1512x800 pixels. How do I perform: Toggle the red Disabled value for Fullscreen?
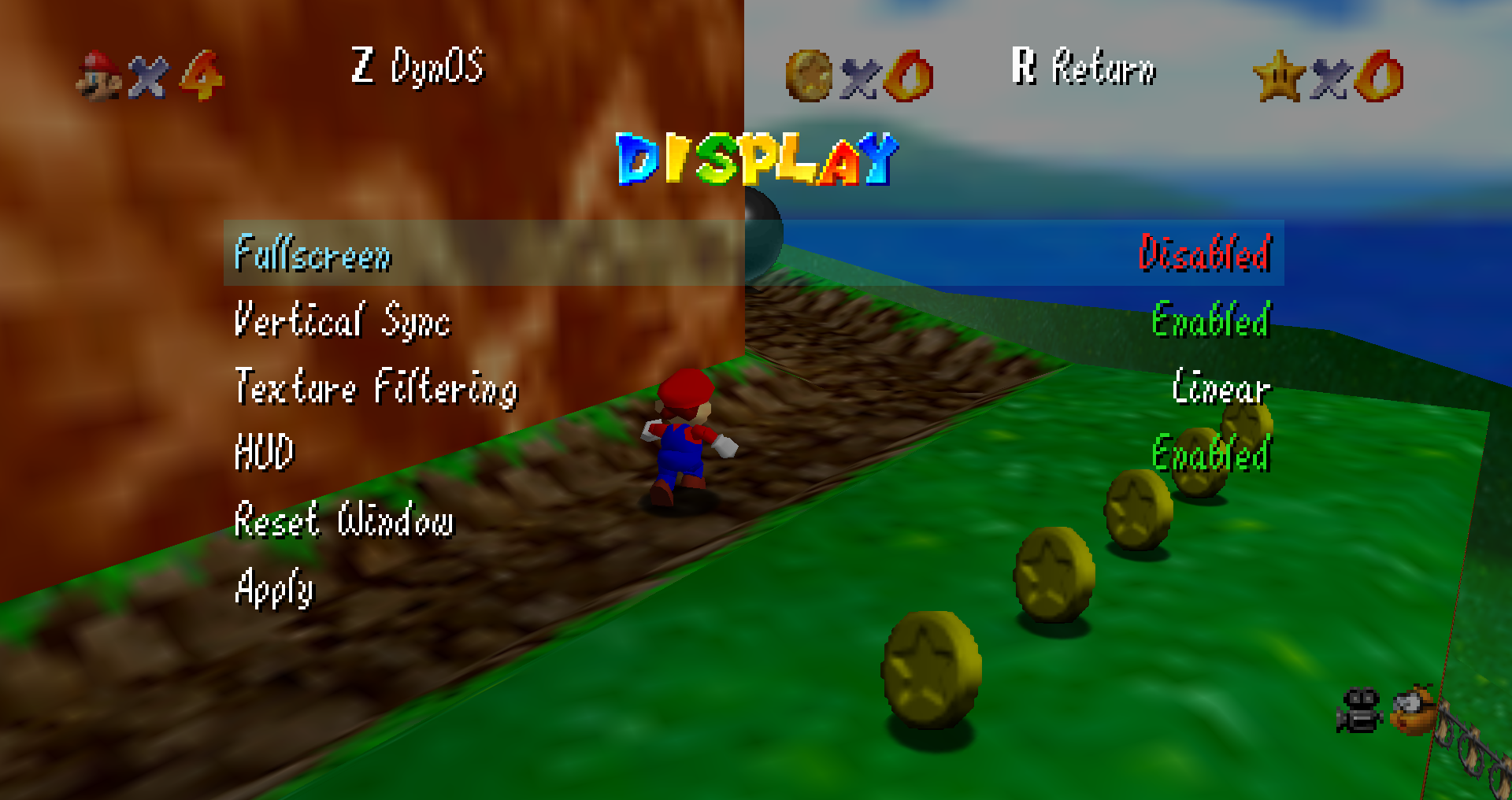pyautogui.click(x=1204, y=254)
